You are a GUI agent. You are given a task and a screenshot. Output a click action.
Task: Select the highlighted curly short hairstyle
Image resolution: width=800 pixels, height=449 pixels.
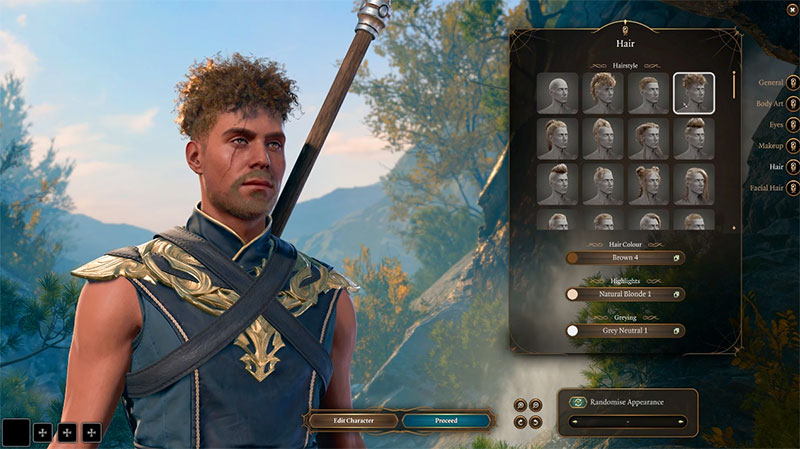point(693,93)
